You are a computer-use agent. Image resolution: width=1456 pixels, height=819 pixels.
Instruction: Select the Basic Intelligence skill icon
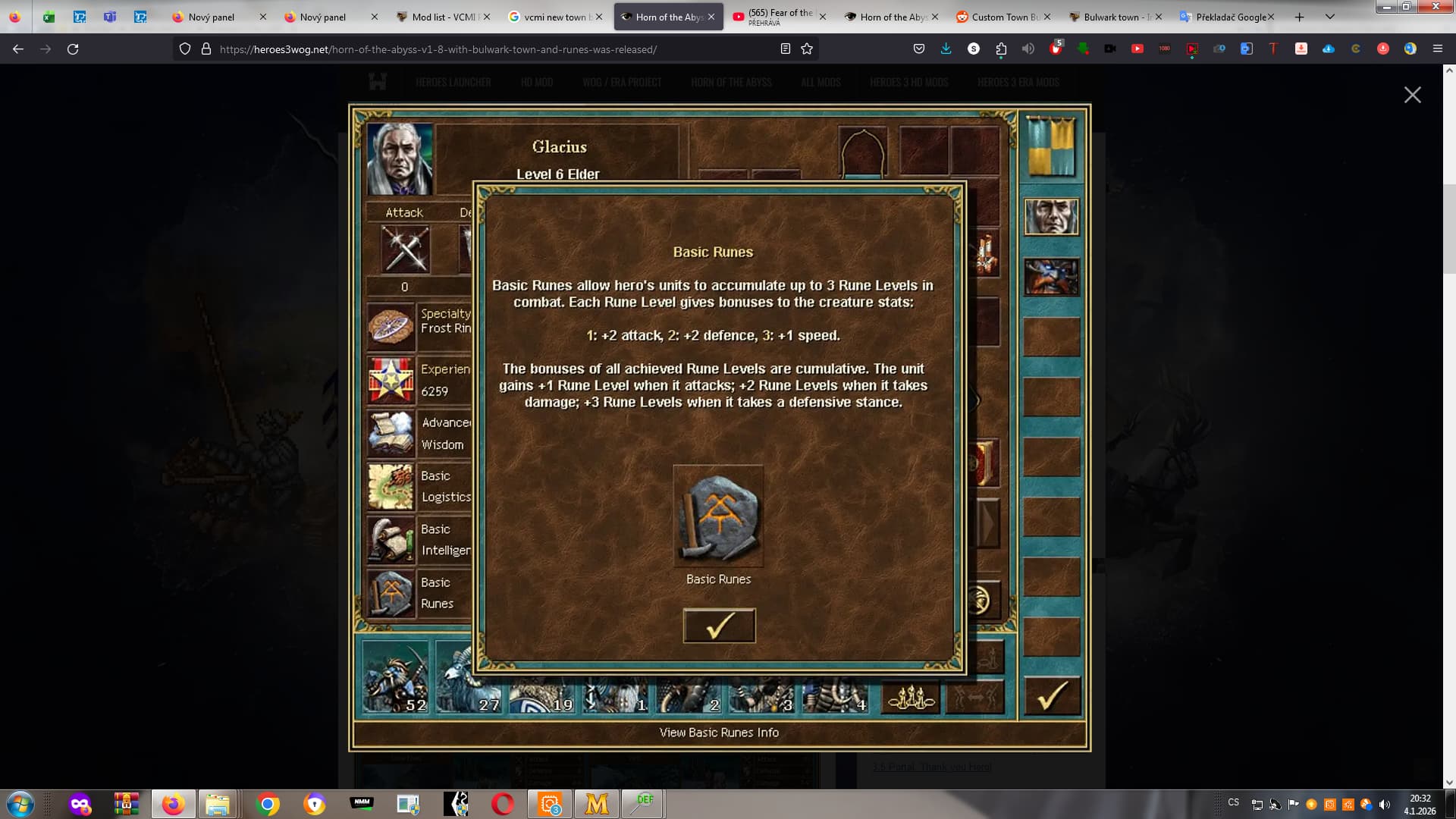click(391, 539)
